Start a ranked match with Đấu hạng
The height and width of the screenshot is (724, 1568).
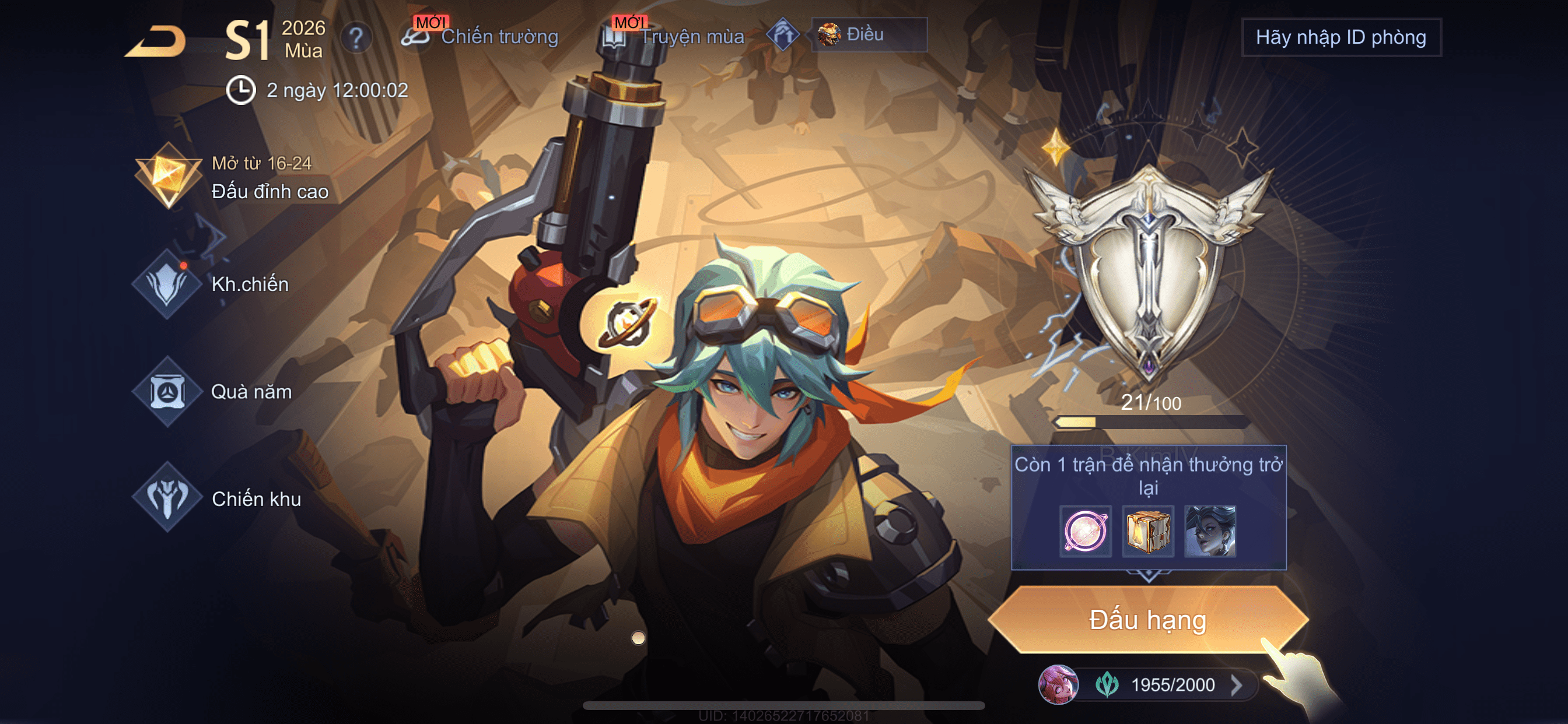(x=1147, y=620)
